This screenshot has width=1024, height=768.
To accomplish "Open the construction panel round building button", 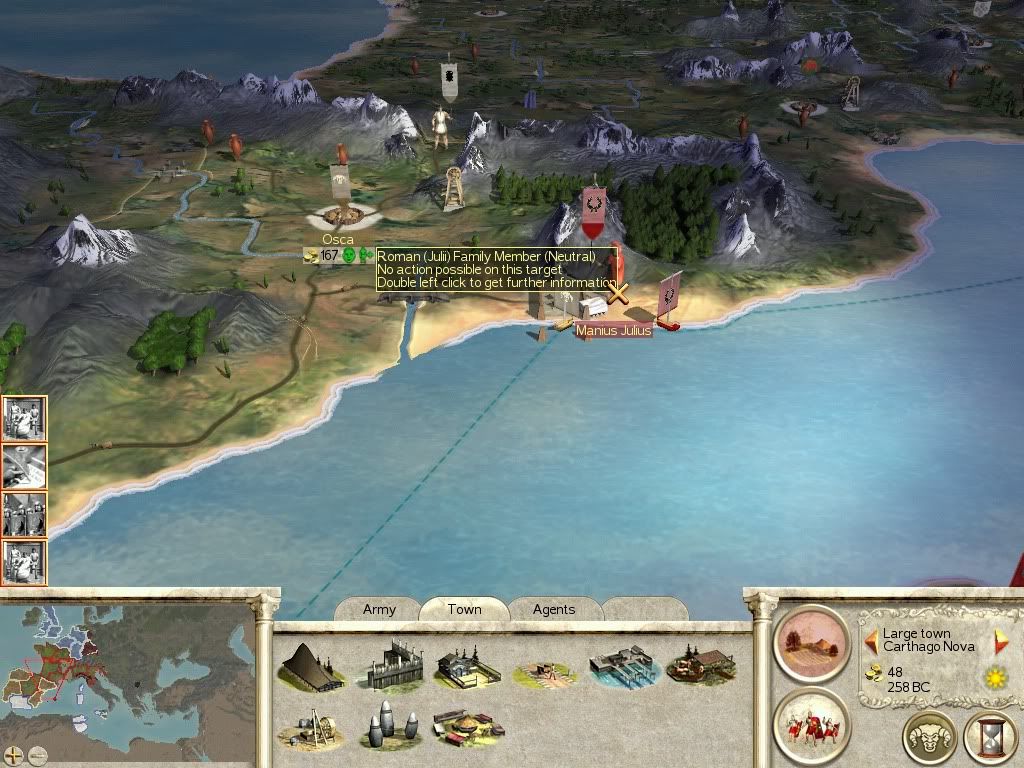I will point(810,642).
